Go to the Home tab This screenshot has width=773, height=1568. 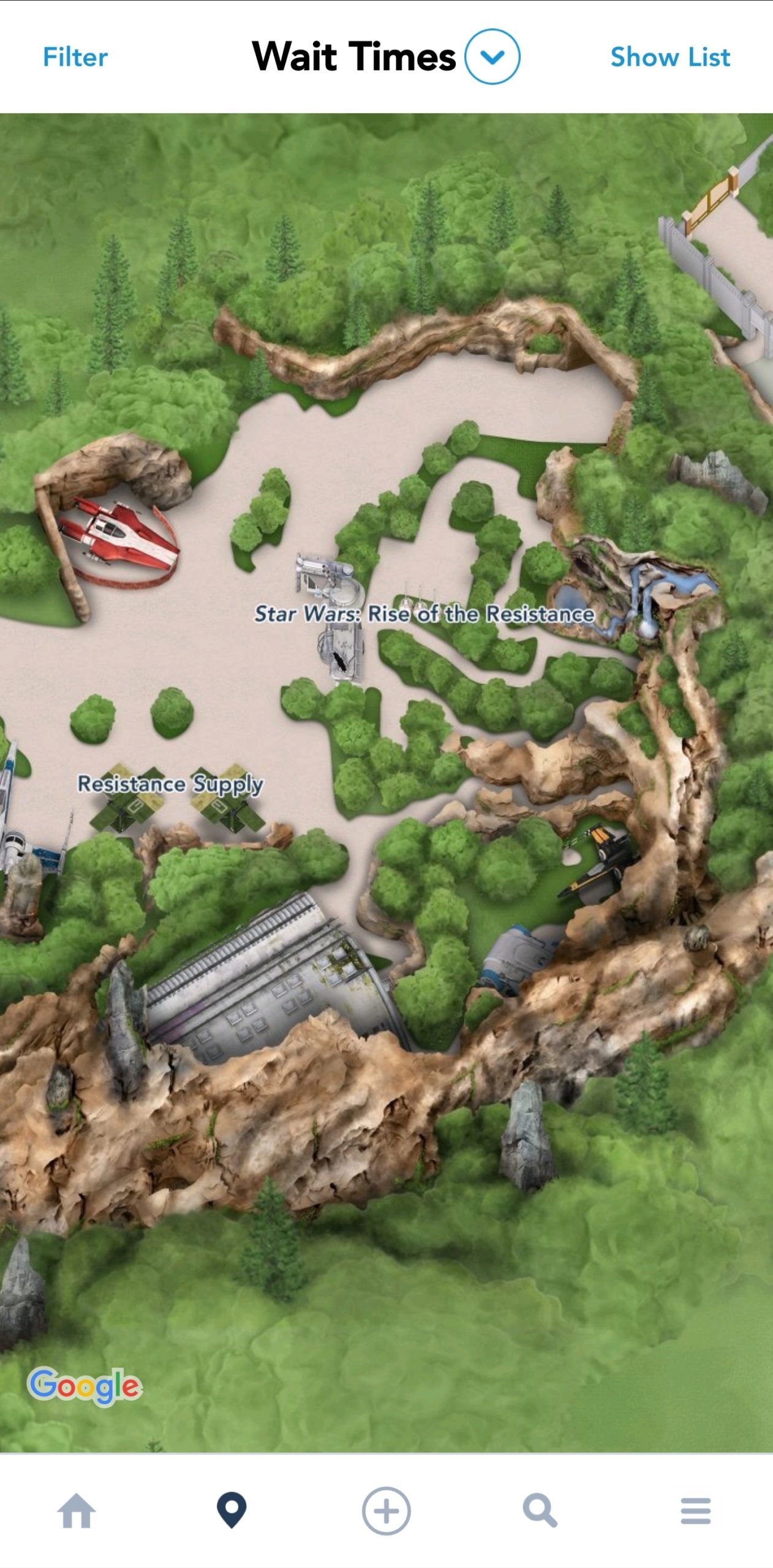[x=77, y=1511]
